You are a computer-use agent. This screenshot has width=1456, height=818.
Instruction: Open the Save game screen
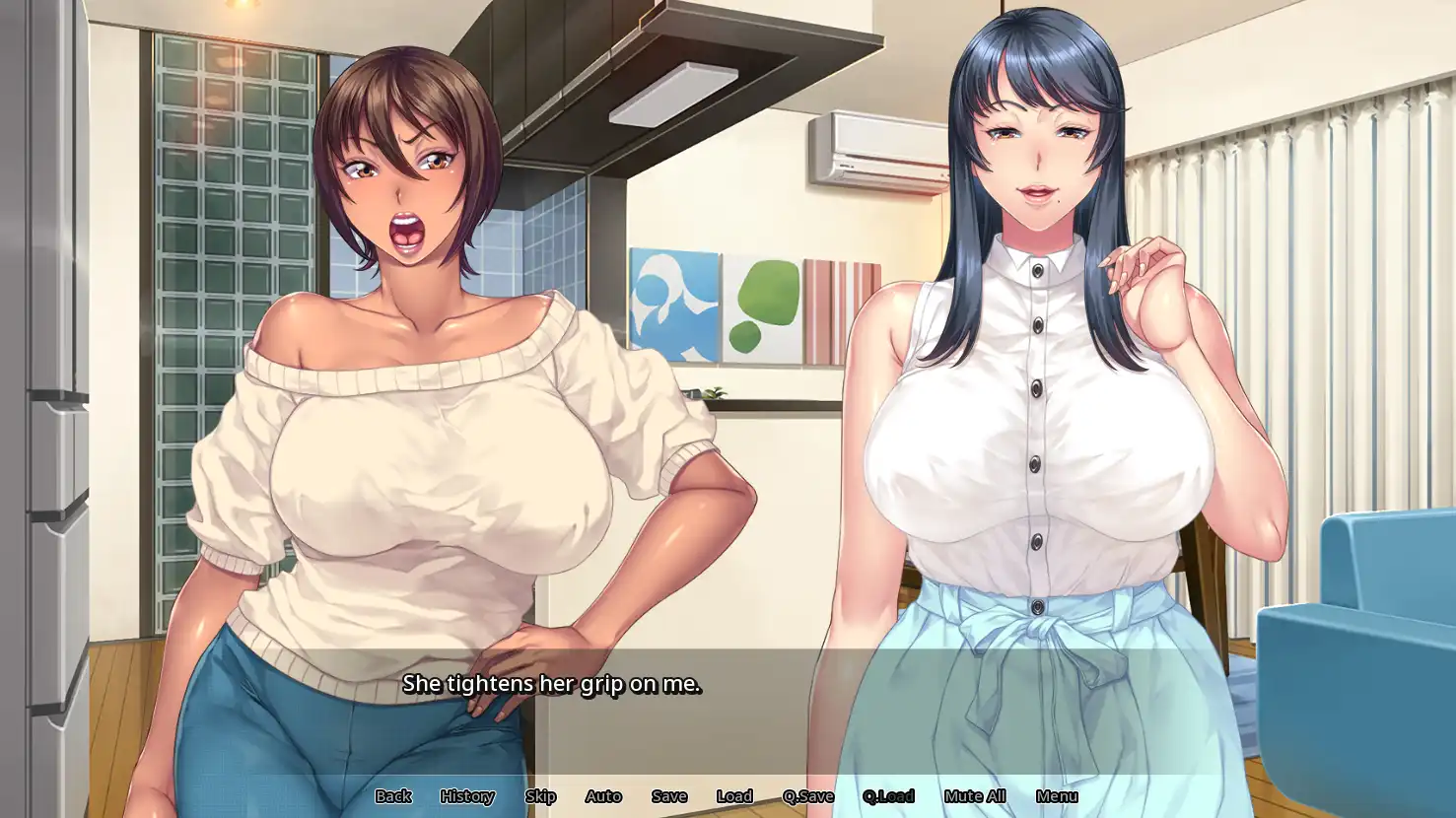[669, 796]
